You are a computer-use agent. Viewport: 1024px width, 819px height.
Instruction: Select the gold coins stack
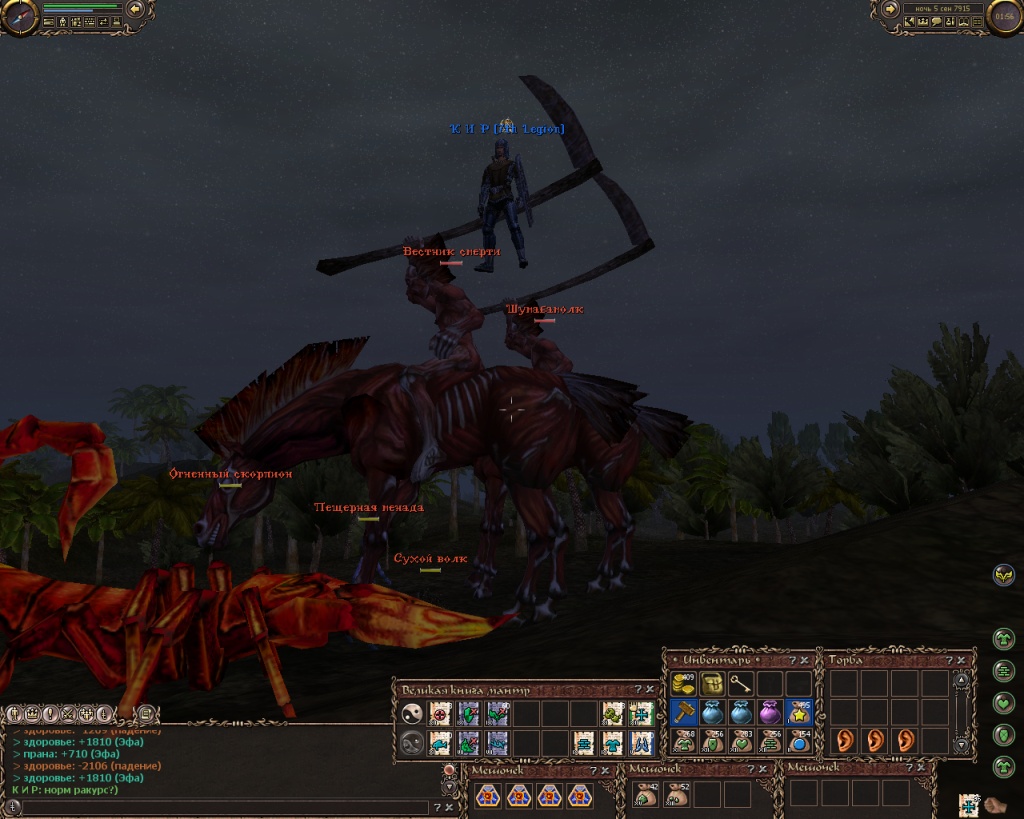(x=684, y=684)
